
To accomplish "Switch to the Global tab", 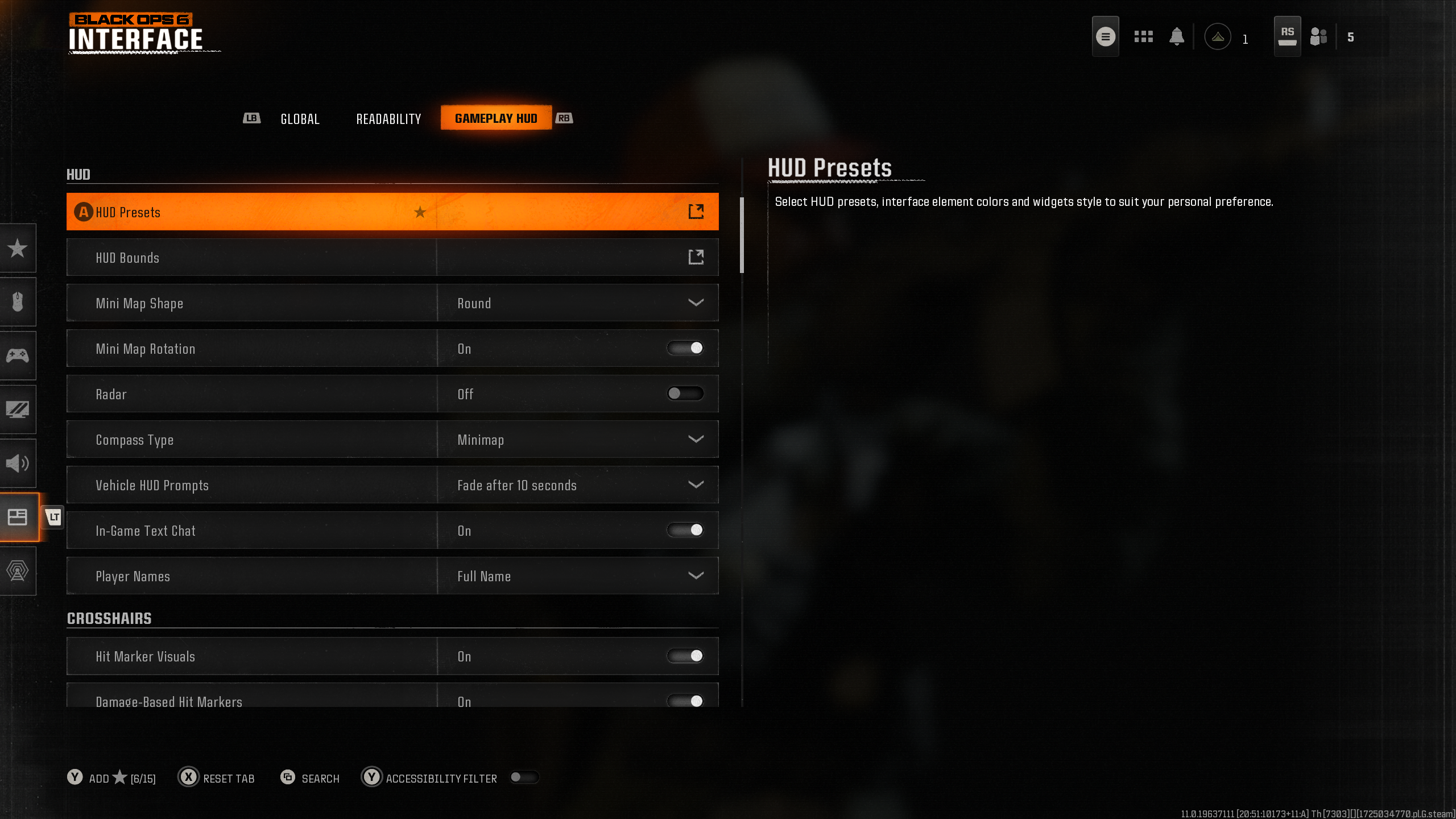I will point(300,118).
